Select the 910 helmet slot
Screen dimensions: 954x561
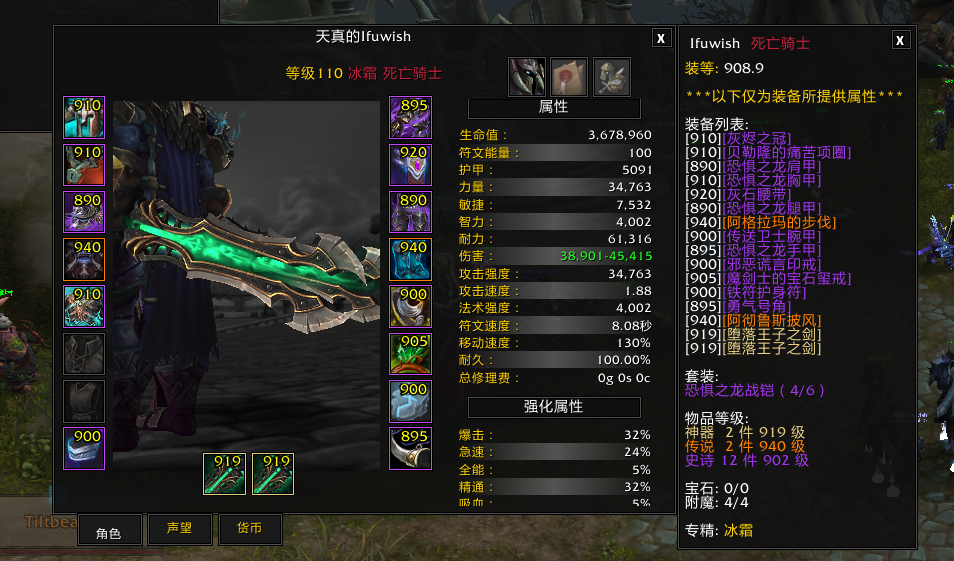tap(84, 117)
